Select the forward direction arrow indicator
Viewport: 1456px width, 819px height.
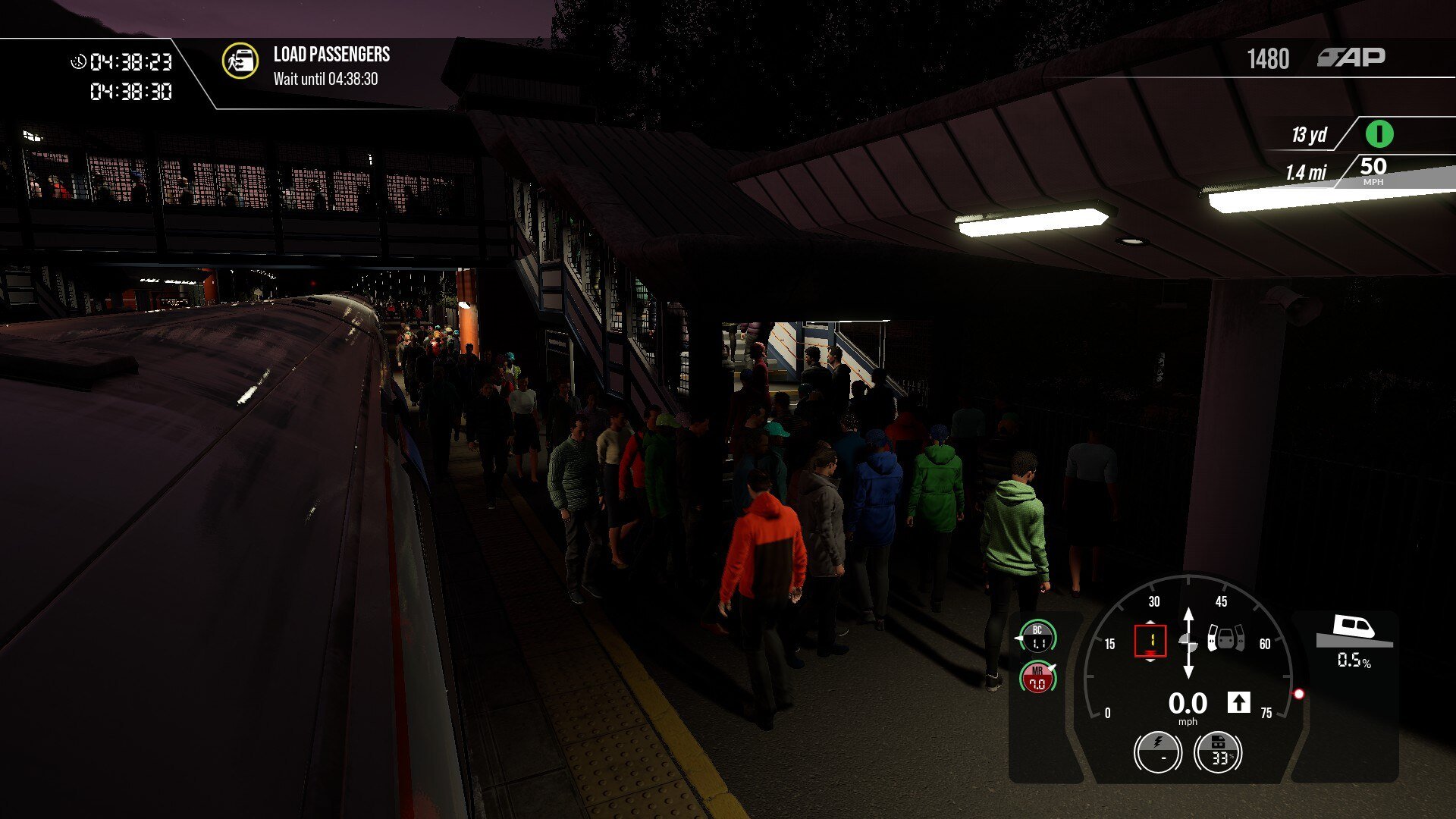coord(1238,703)
